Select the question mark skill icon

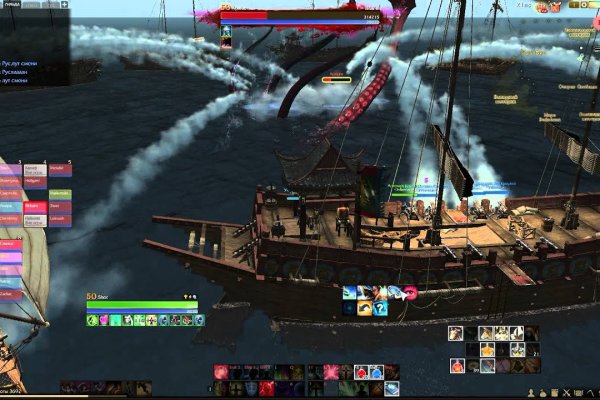pos(378,307)
